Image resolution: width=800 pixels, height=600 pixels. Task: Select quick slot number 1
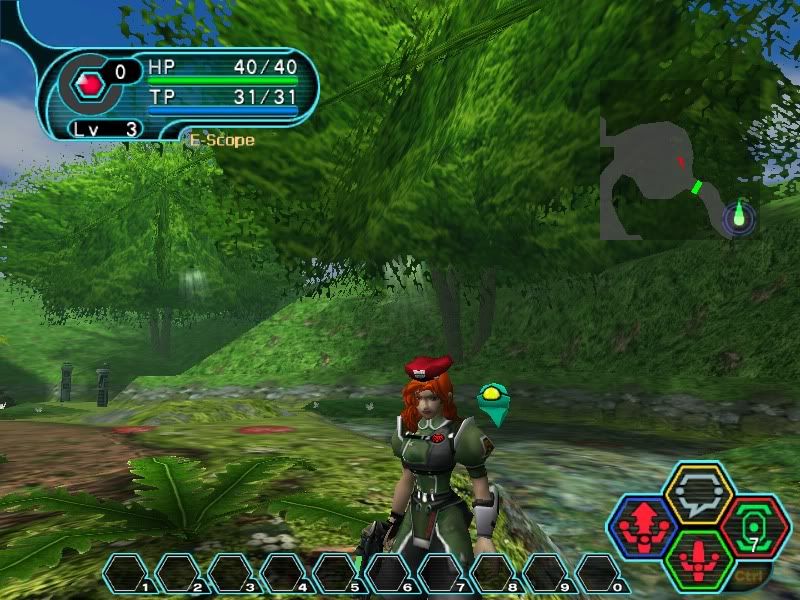(127, 573)
